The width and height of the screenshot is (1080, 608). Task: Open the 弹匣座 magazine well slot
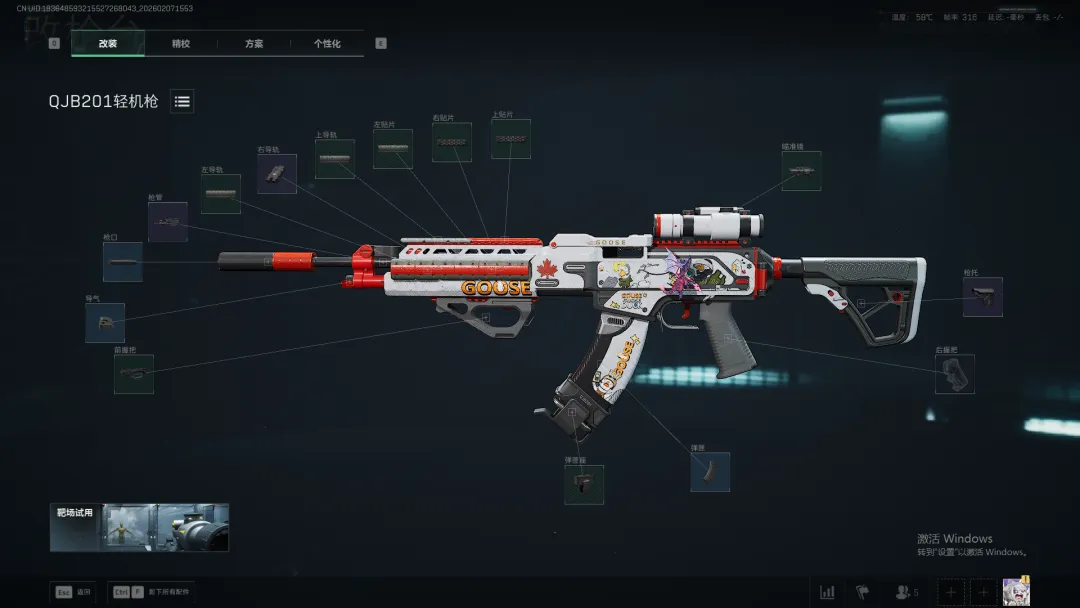tap(584, 484)
